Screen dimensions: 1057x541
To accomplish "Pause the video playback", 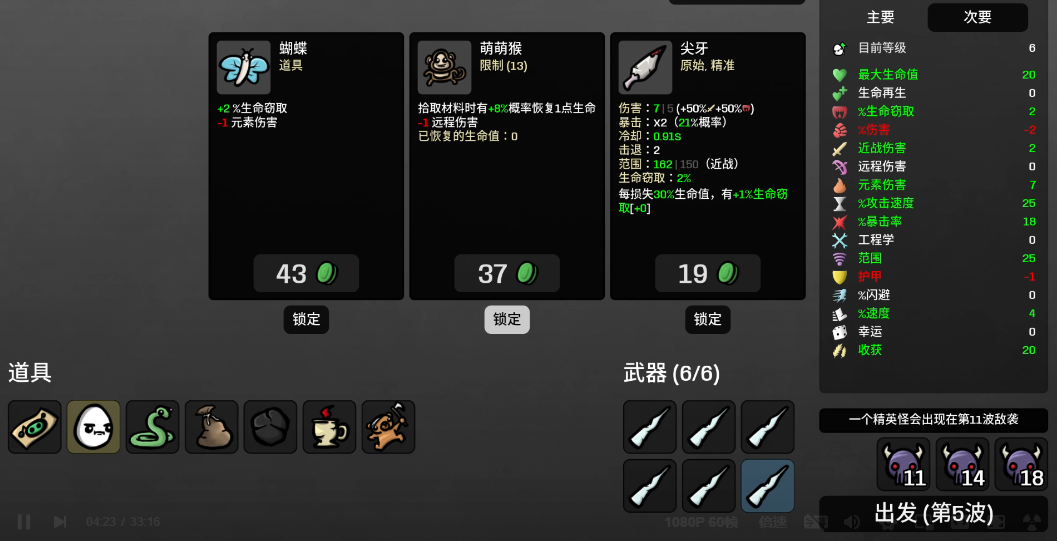I will click(x=24, y=521).
